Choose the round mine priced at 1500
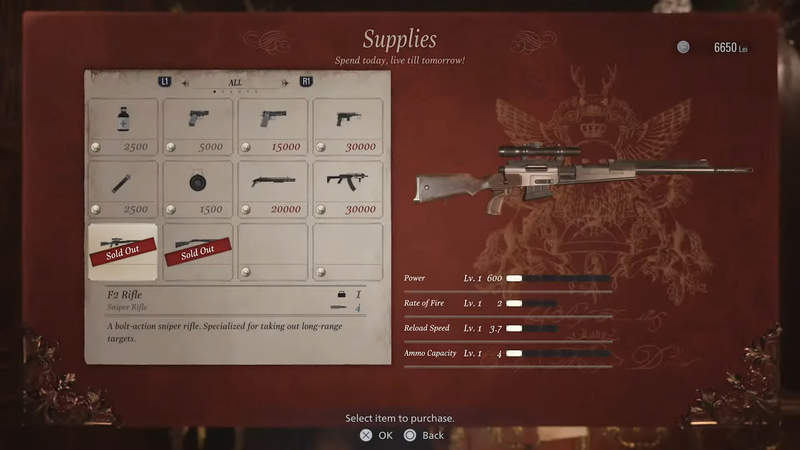Screen dimensions: 800x450 click(x=197, y=189)
